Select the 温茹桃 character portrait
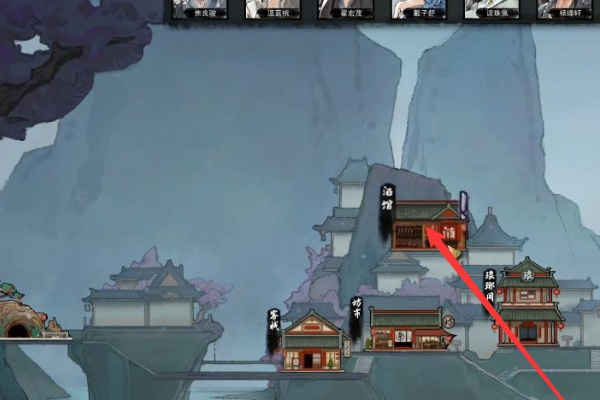Viewport: 600px width, 400px height. tap(271, 9)
